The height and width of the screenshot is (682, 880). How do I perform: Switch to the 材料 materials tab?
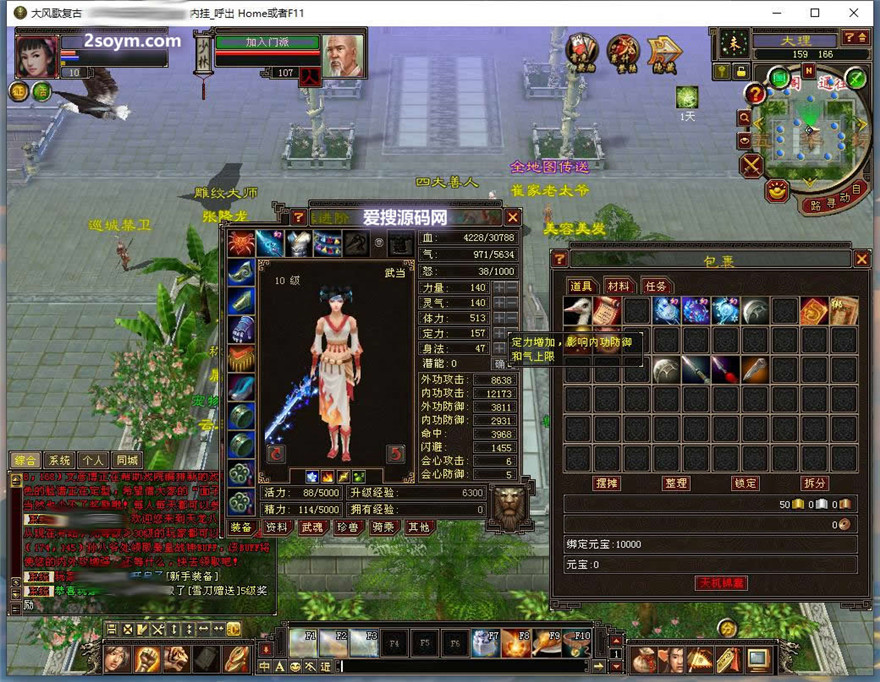click(x=618, y=287)
